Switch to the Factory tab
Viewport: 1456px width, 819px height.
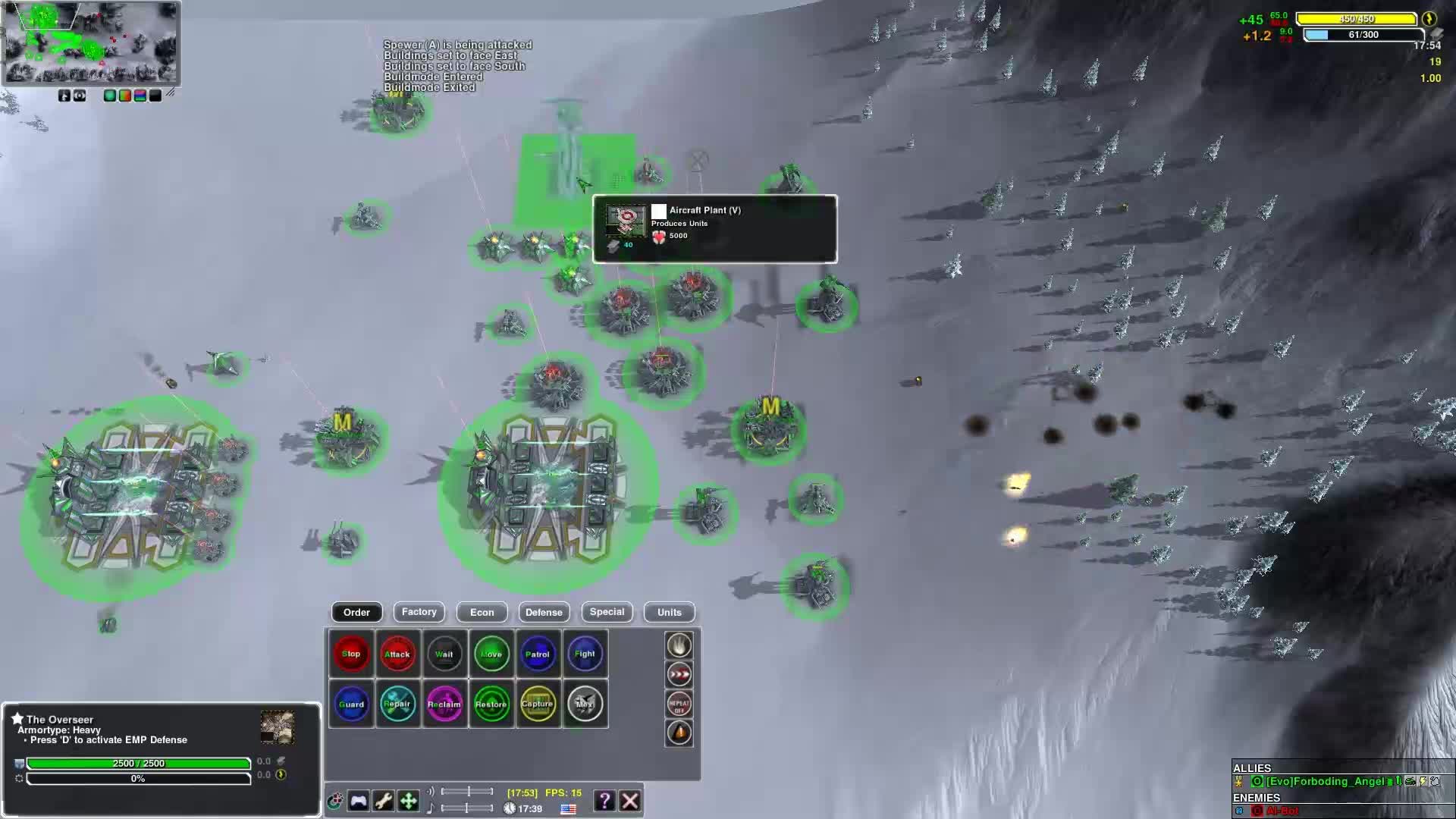tap(419, 612)
